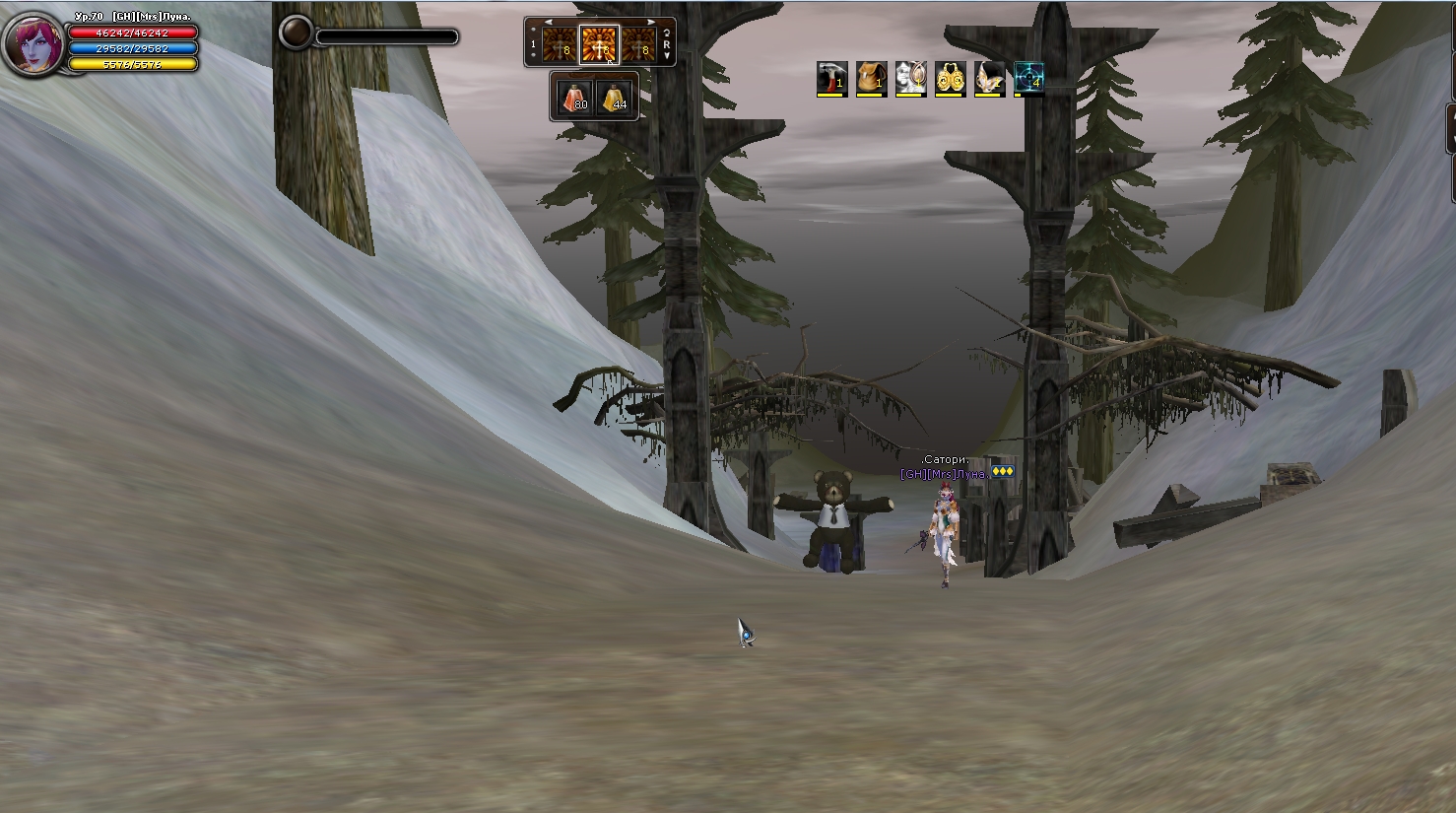Click the empty target portrait orb
This screenshot has height=813, width=1456.
click(x=296, y=33)
